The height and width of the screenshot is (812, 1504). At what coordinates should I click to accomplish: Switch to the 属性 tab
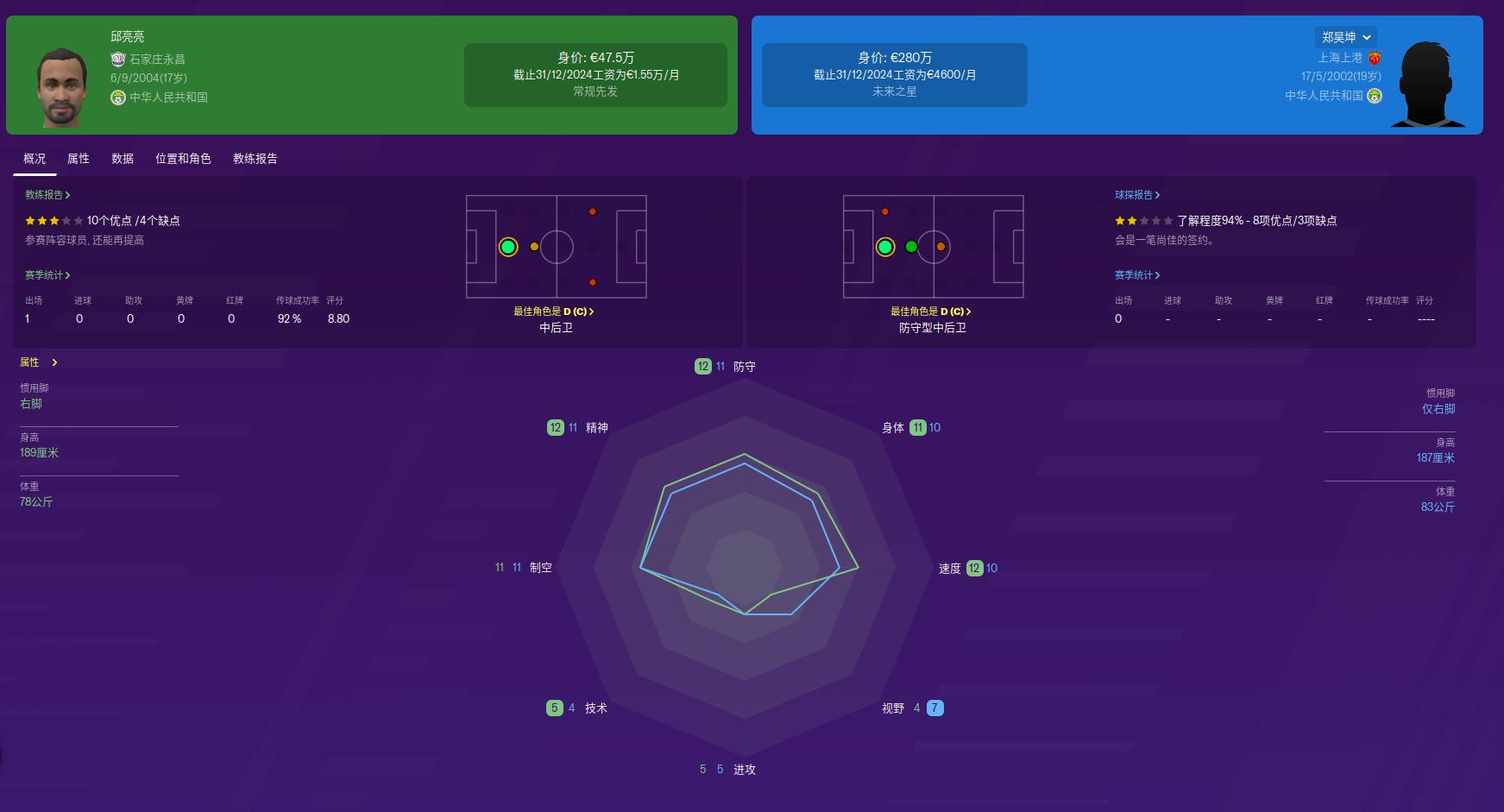point(78,158)
